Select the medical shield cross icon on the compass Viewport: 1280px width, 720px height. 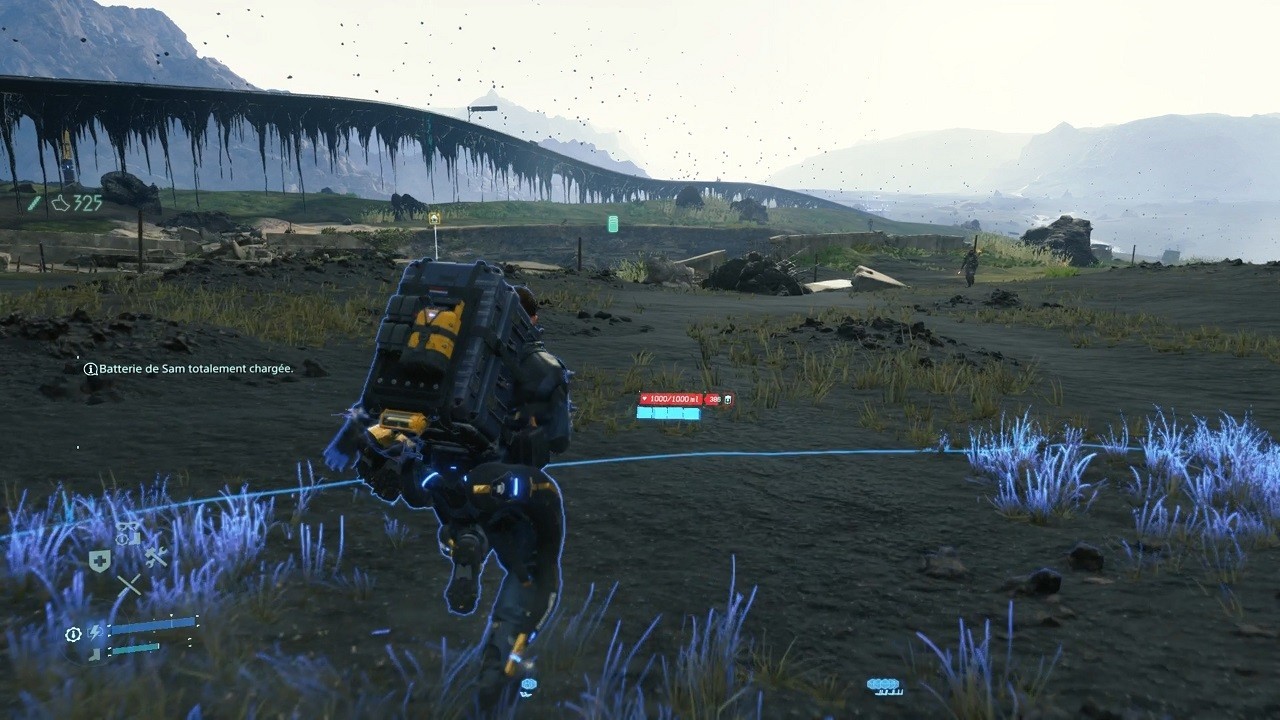tap(100, 560)
